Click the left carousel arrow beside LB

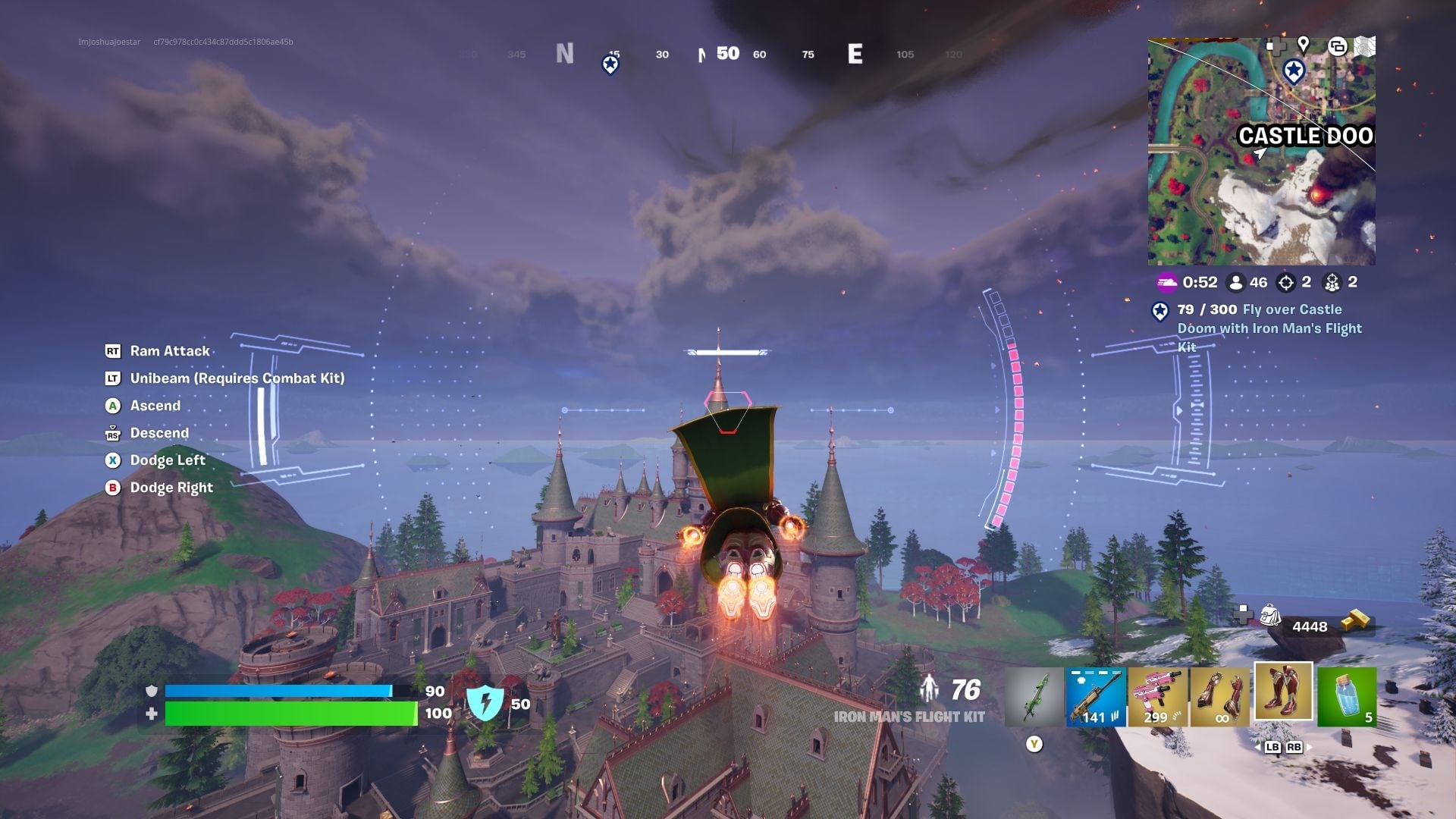click(x=1257, y=748)
